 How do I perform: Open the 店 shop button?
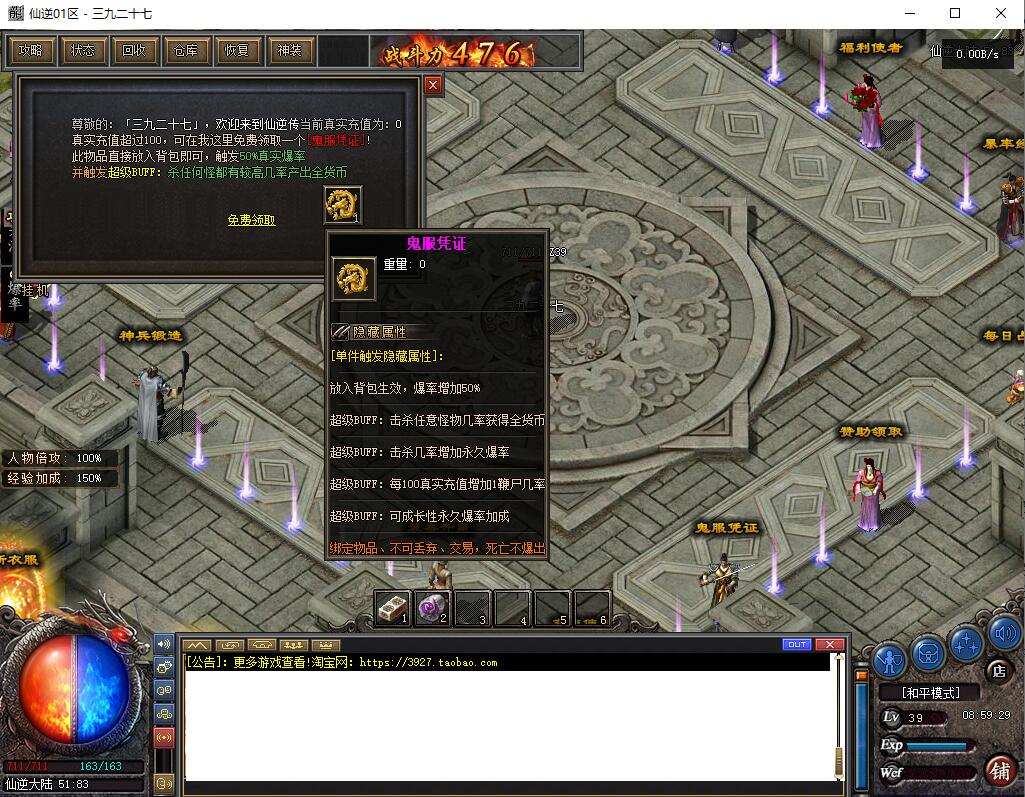pyautogui.click(x=995, y=669)
